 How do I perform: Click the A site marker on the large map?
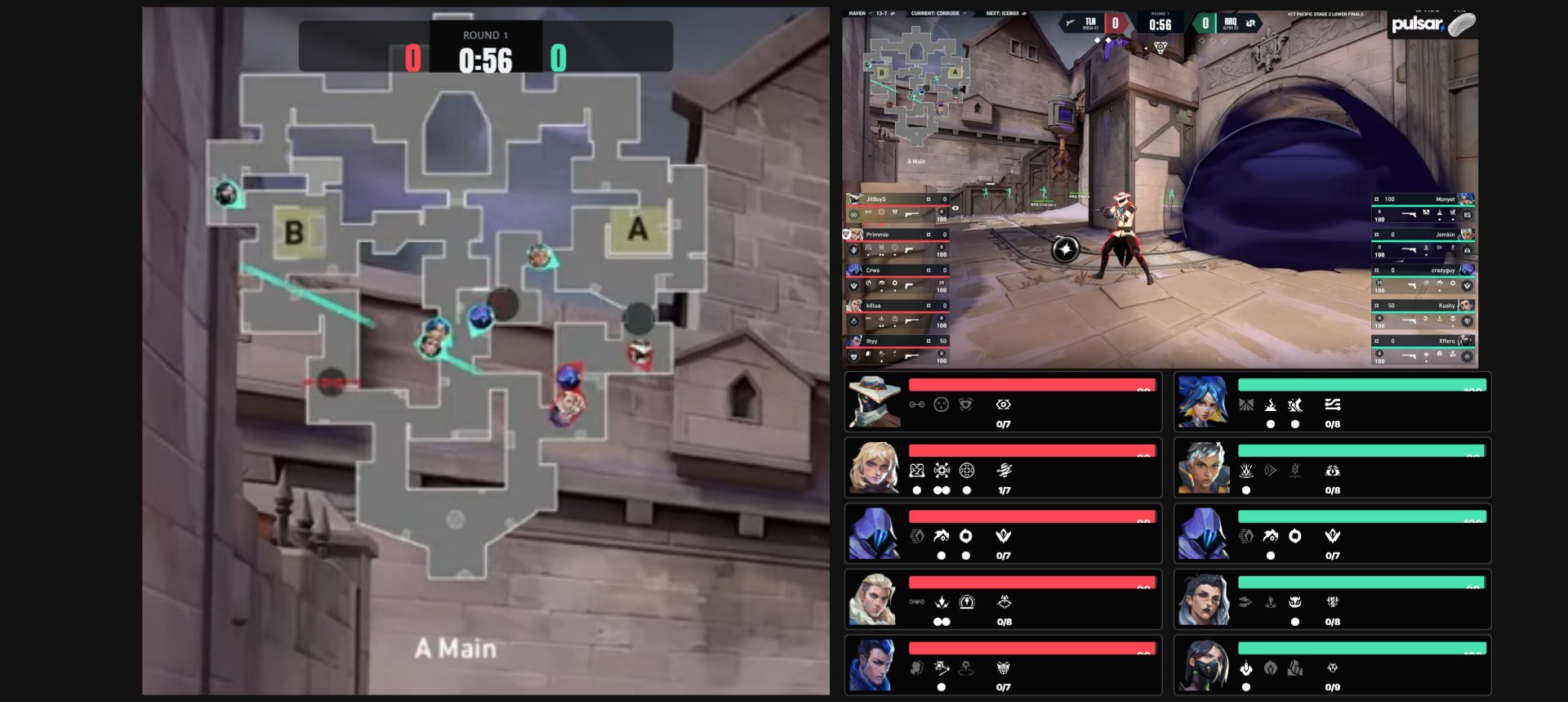tap(638, 229)
